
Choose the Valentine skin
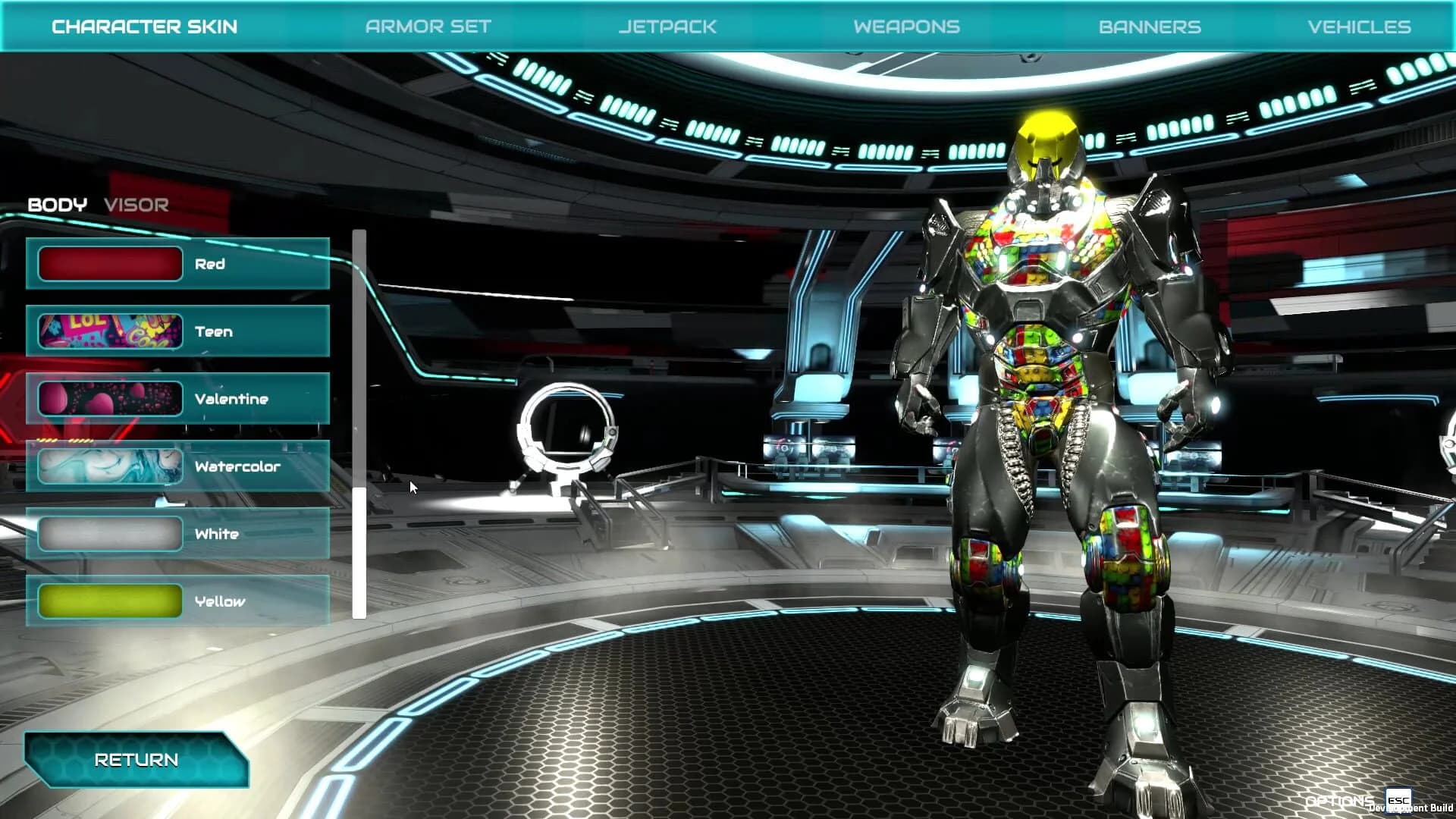click(x=177, y=398)
